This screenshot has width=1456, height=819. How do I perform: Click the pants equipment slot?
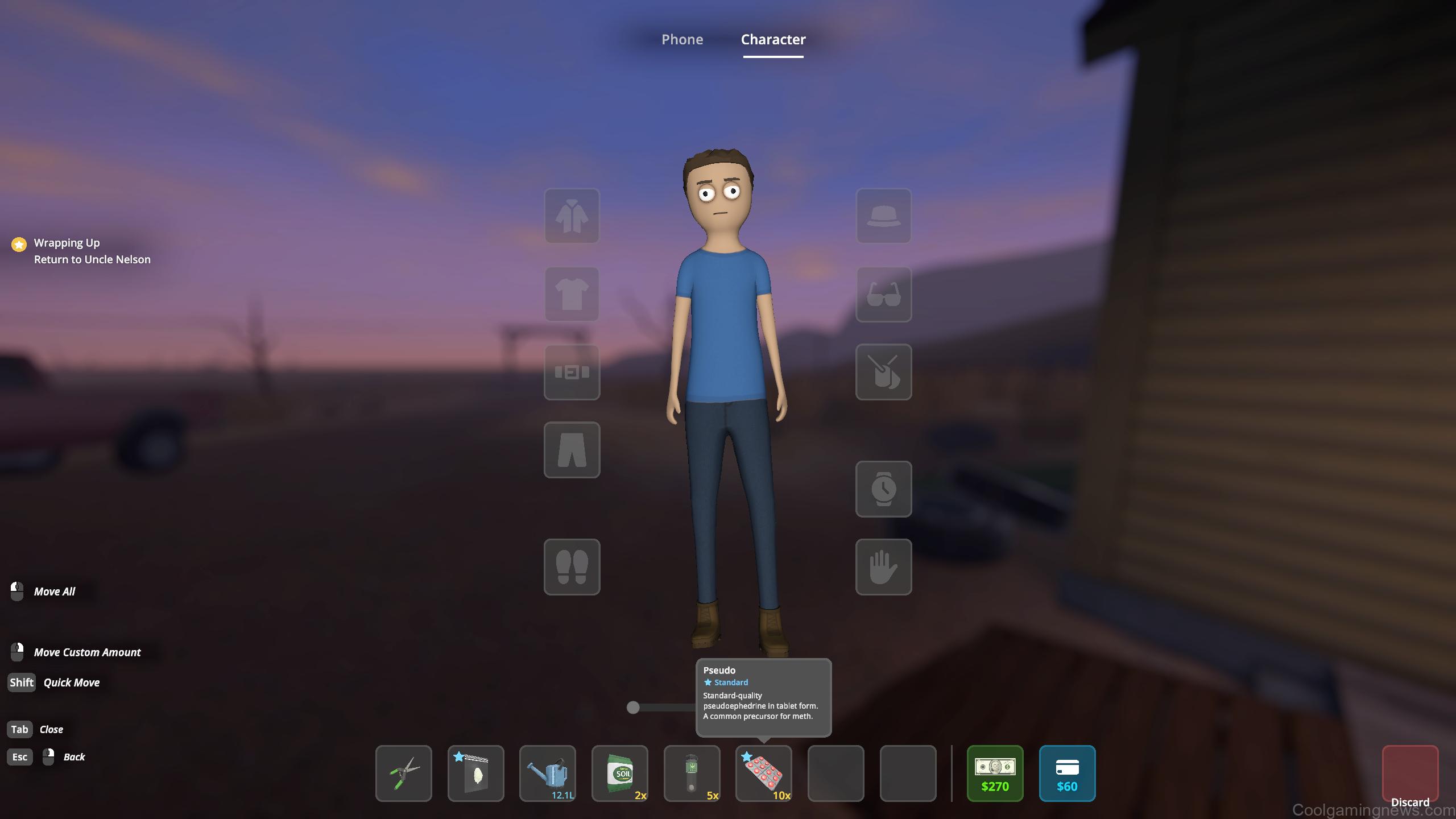tap(572, 451)
